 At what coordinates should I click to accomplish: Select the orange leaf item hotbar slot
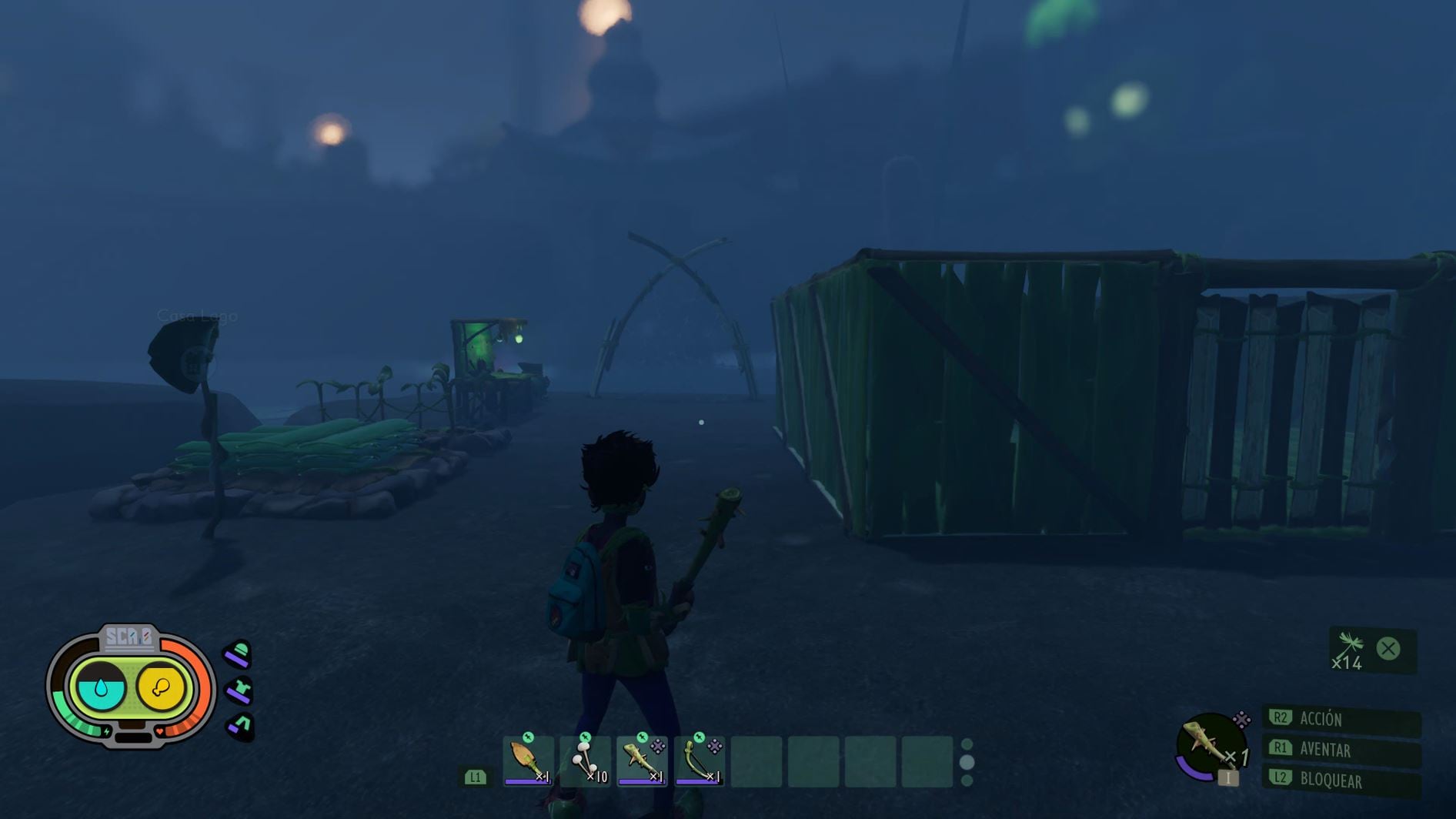pyautogui.click(x=529, y=761)
